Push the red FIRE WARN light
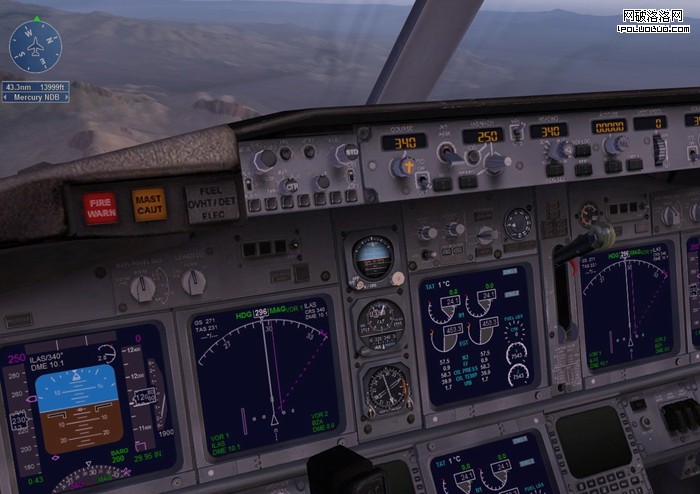 coord(100,207)
